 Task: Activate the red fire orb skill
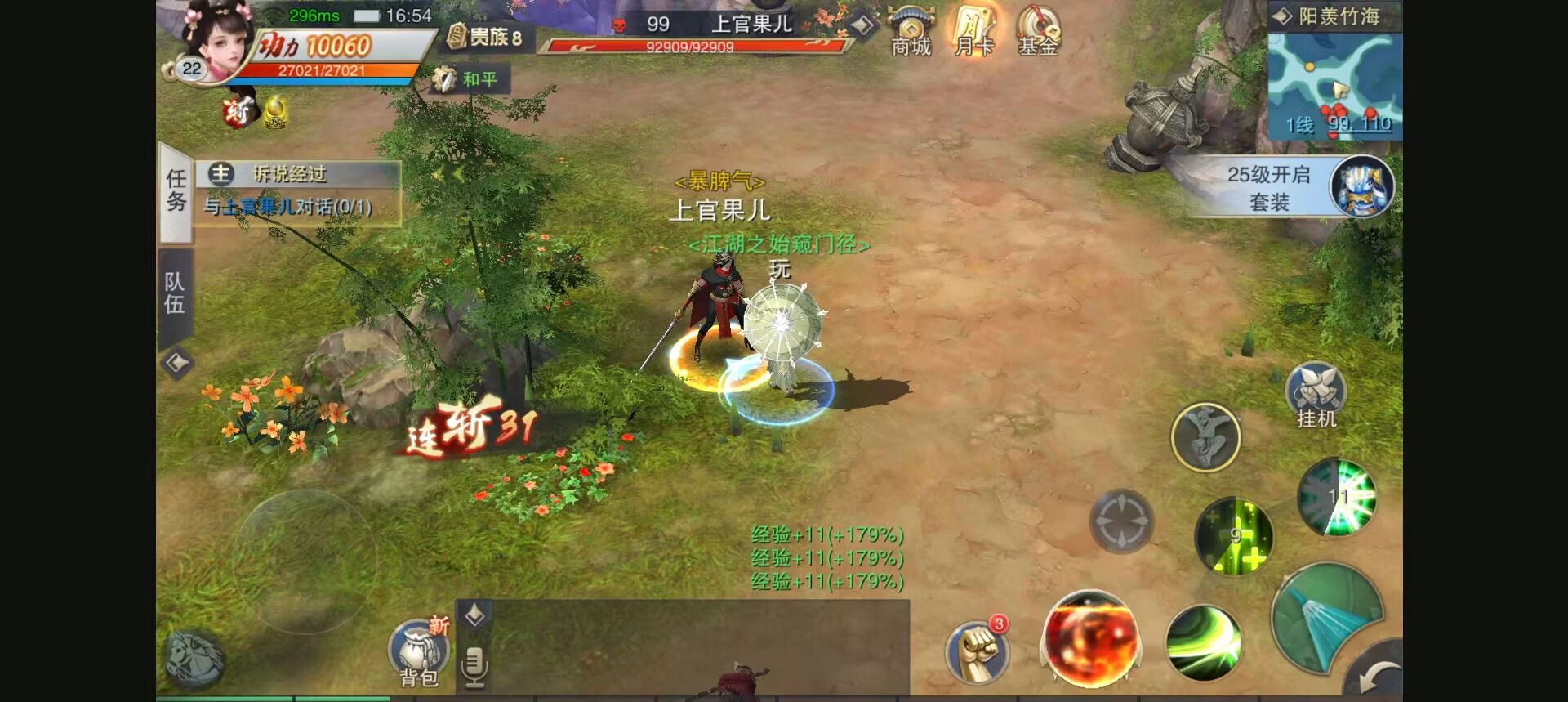pyautogui.click(x=1090, y=638)
